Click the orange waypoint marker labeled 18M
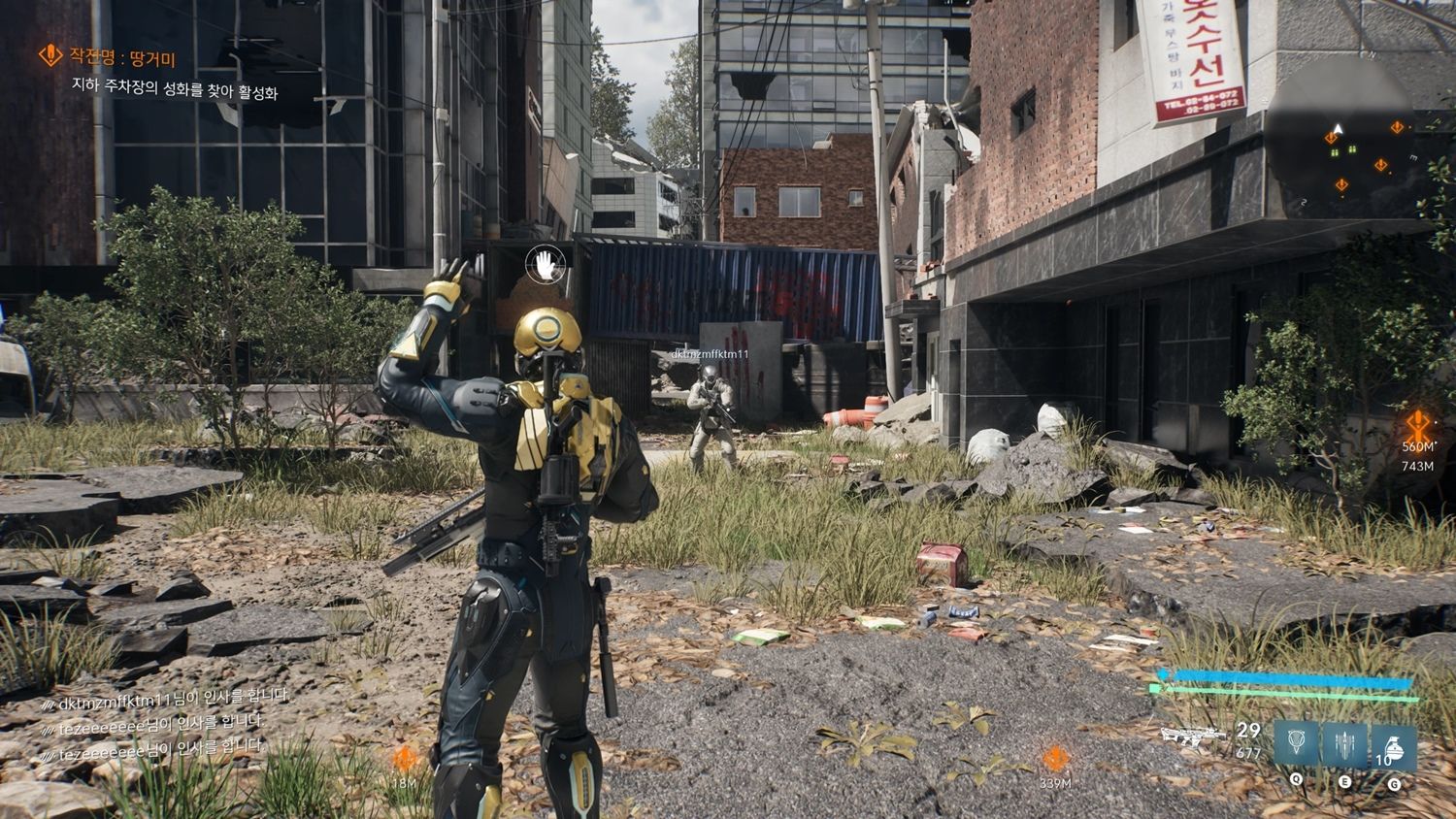 406,760
